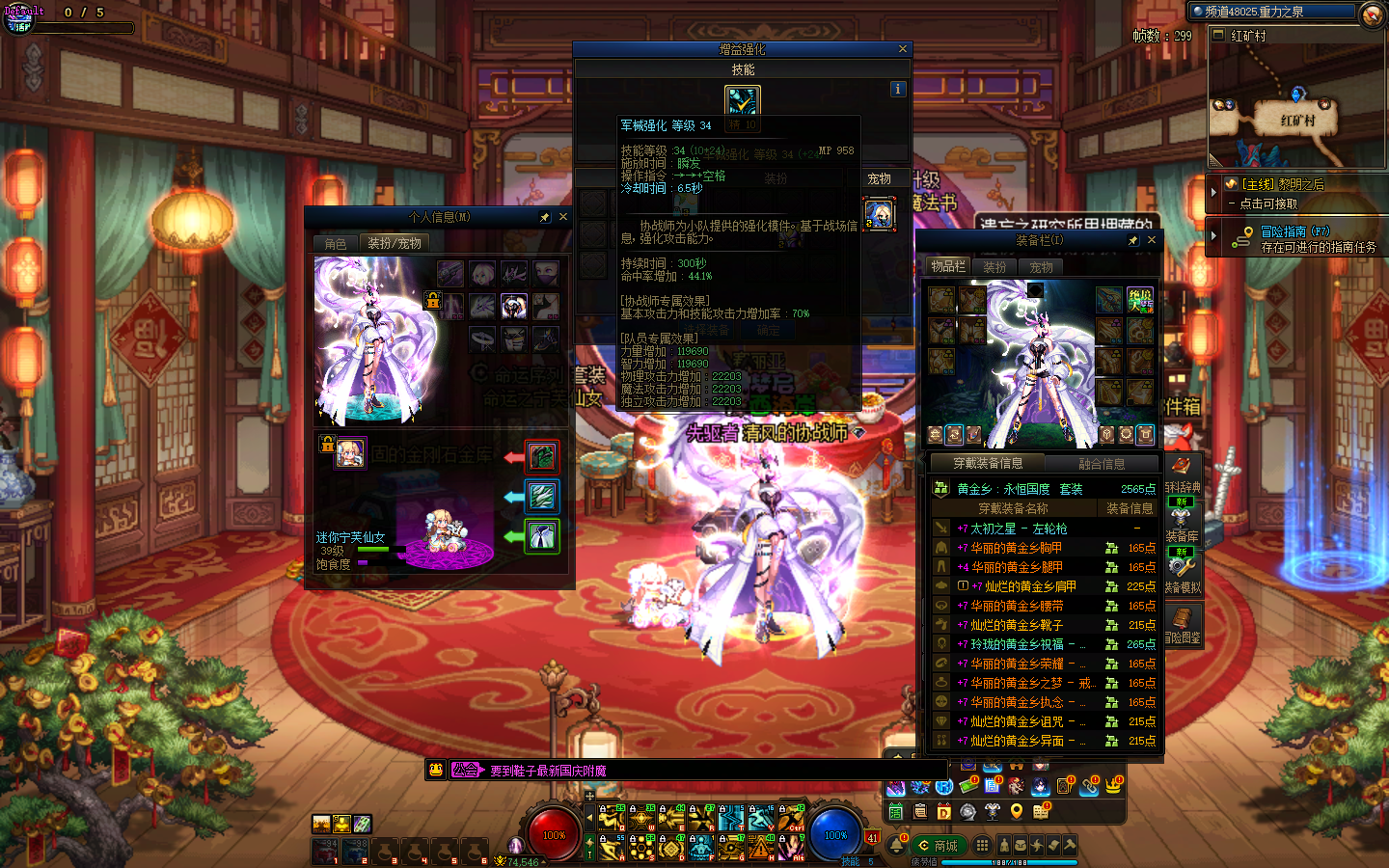Open the 装扮 tab in the equipment window

pos(994,267)
